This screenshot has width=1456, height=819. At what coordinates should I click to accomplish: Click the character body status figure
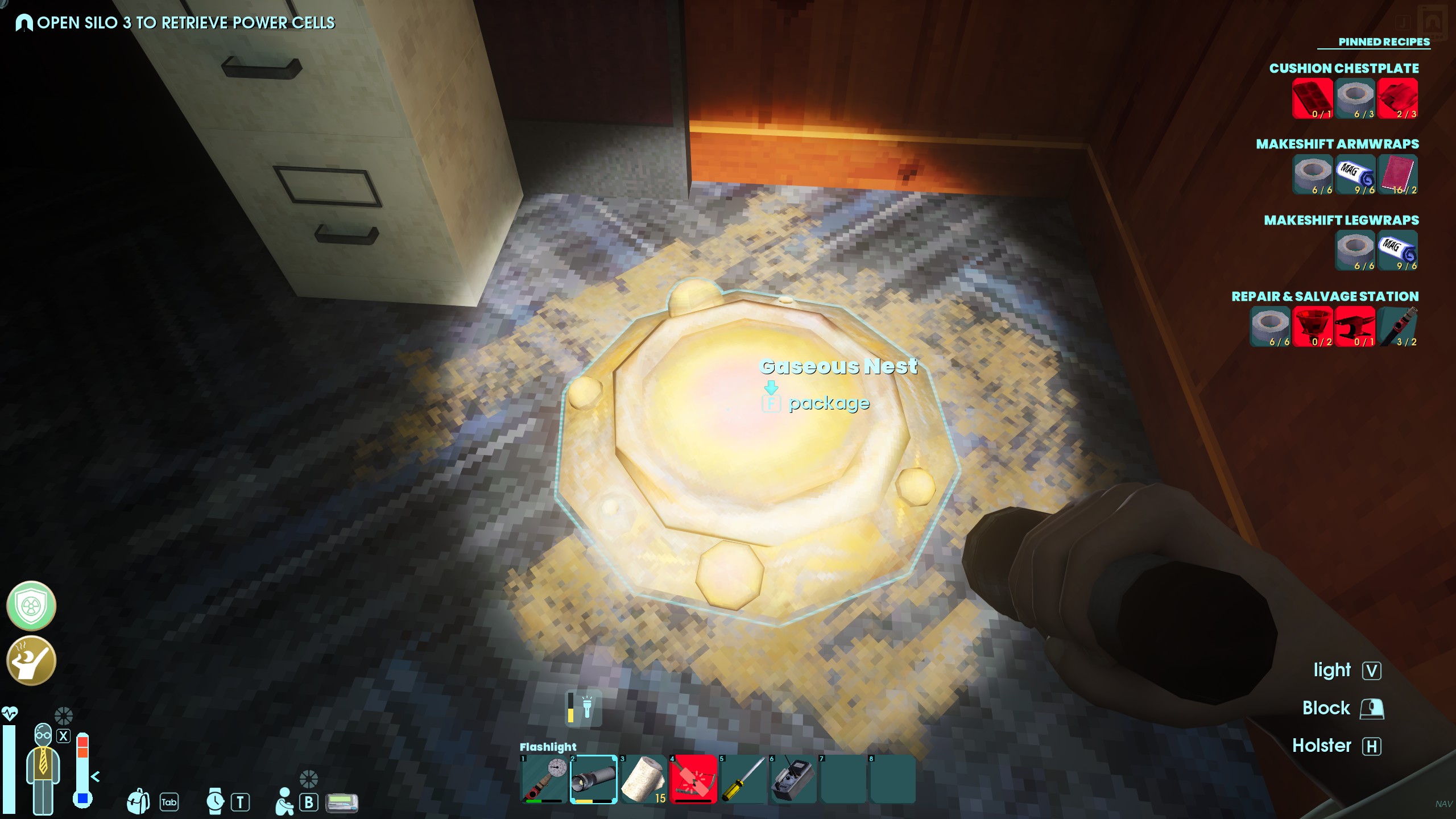tap(43, 768)
